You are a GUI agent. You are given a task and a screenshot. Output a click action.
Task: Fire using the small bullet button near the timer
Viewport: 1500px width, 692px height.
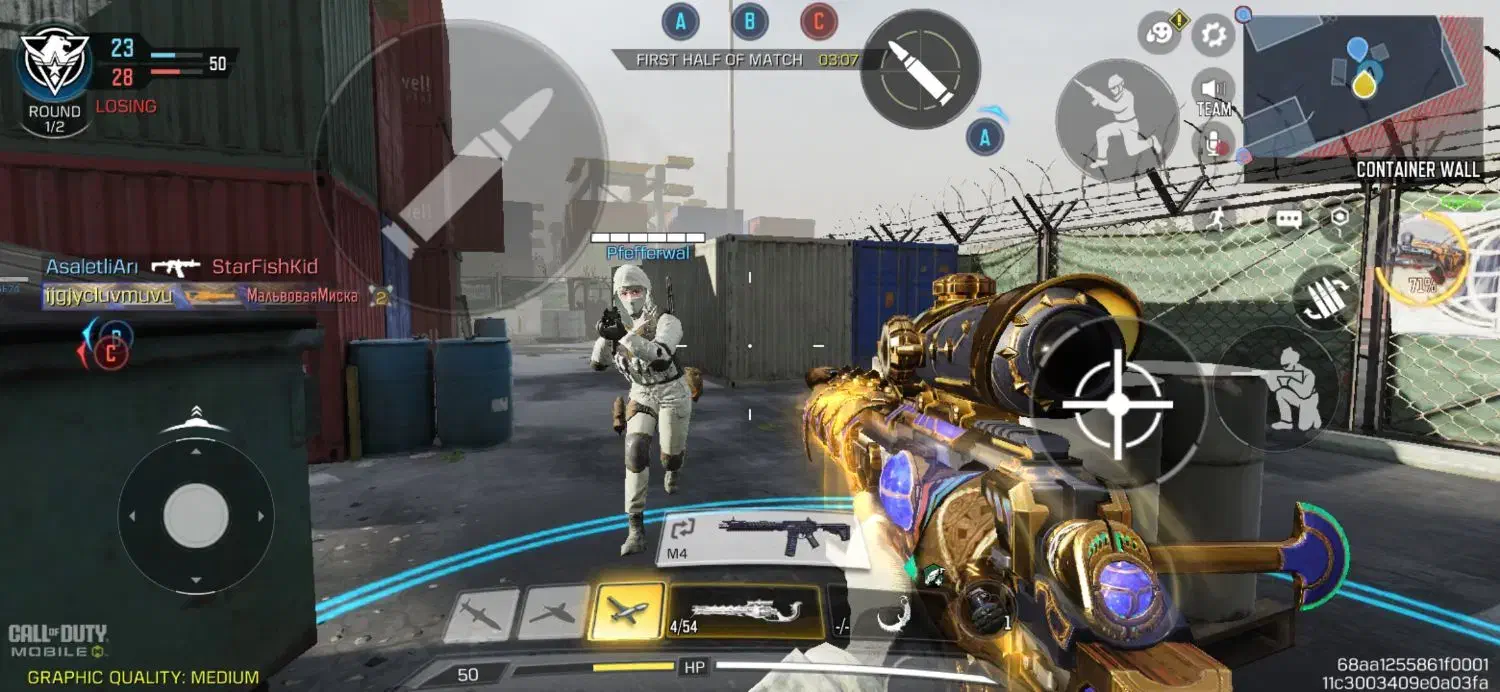[x=920, y=69]
